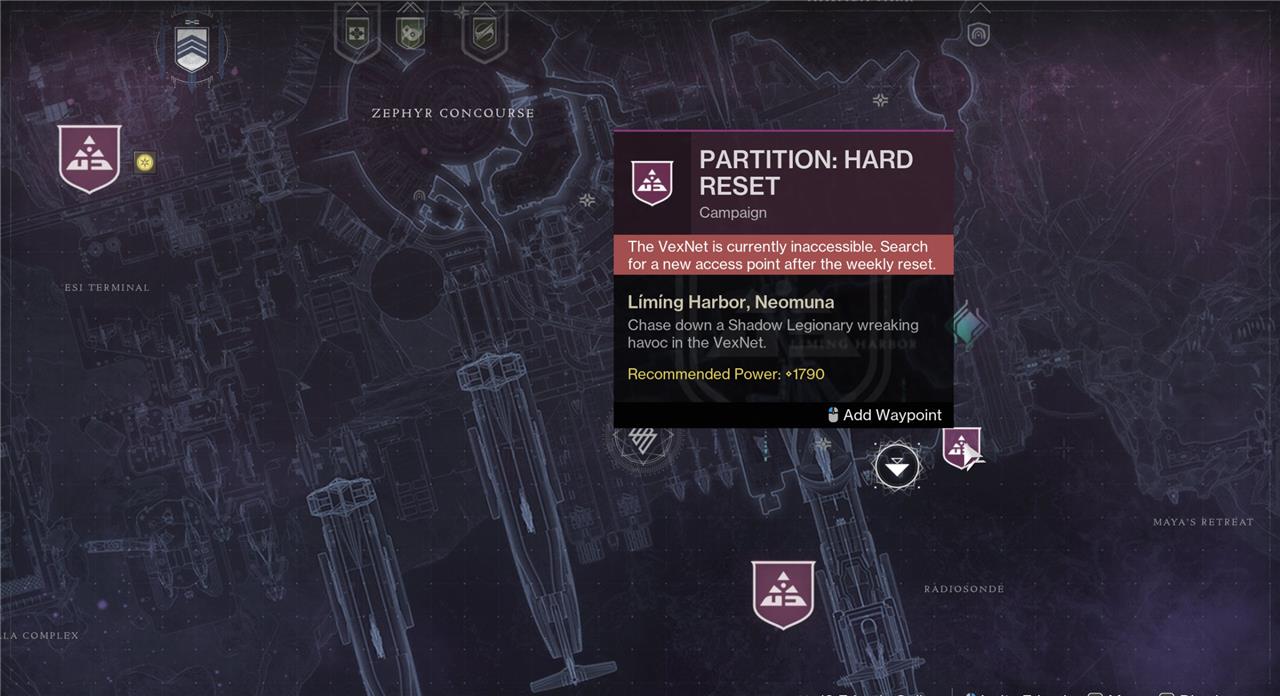Viewport: 1280px width, 696px height.
Task: Click the campaign shield beside the yellow icon
Action: coord(89,158)
